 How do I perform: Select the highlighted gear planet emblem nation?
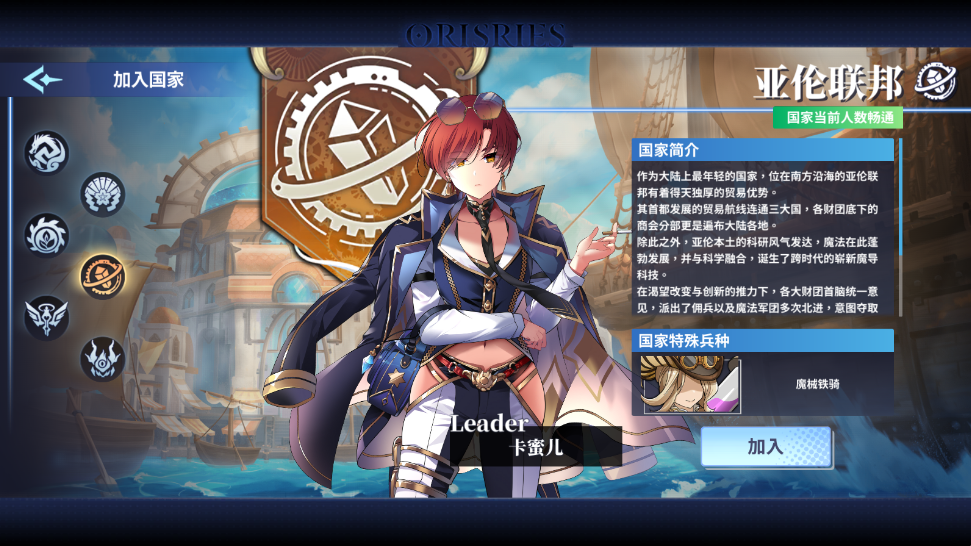tap(102, 276)
